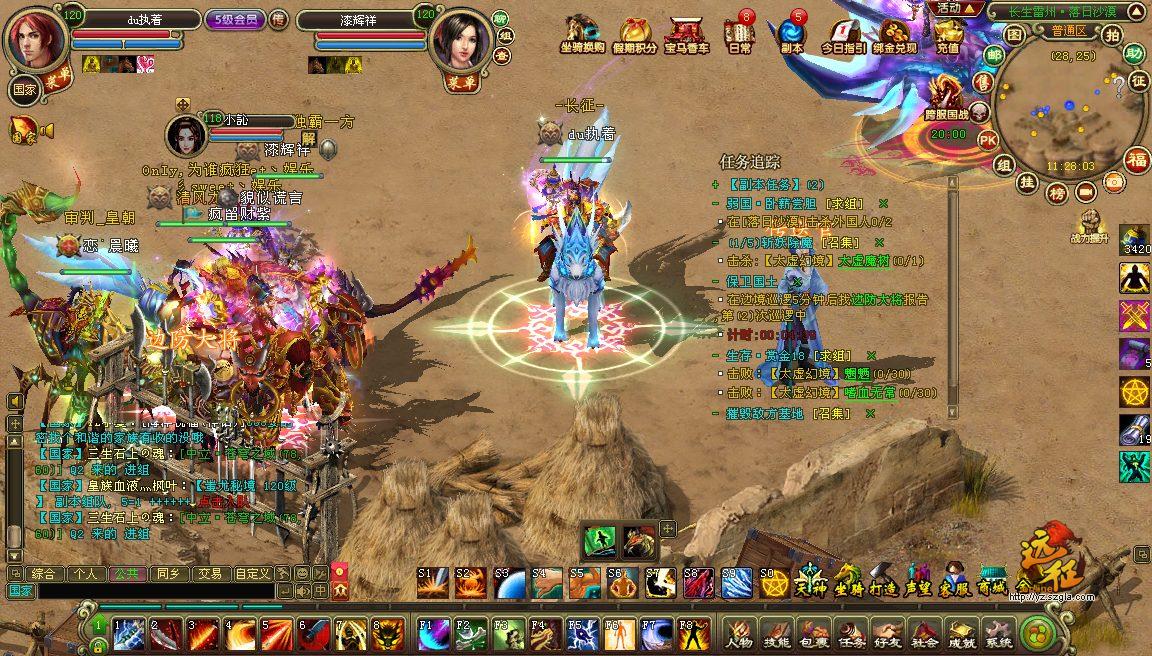Image resolution: width=1152 pixels, height=656 pixels.
Task: Switch chat to the 个人 tab
Action: 84,574
